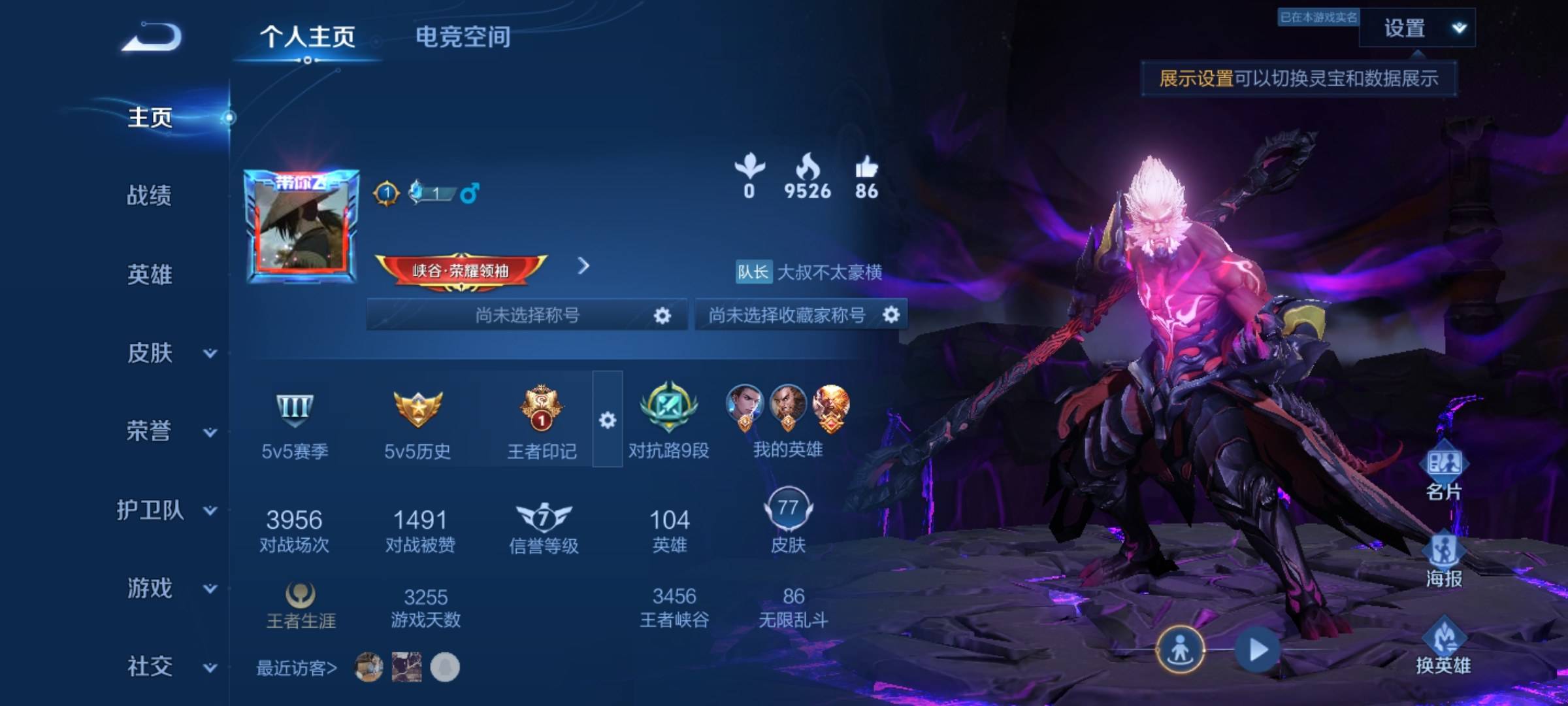This screenshot has height=706, width=1568.
Task: Open the 名片 card button
Action: [x=1443, y=474]
